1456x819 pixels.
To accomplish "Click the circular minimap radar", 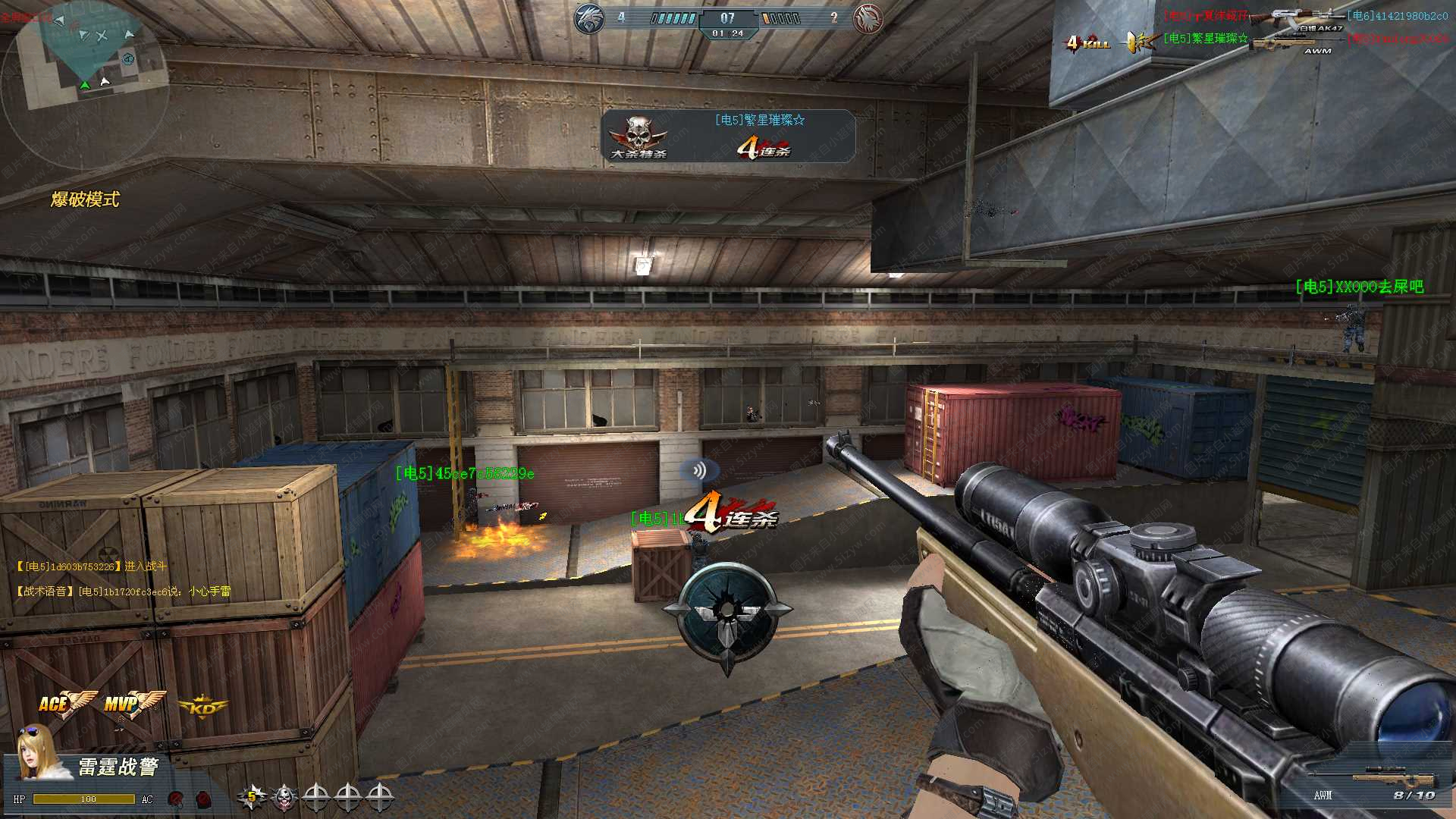I will pyautogui.click(x=85, y=83).
